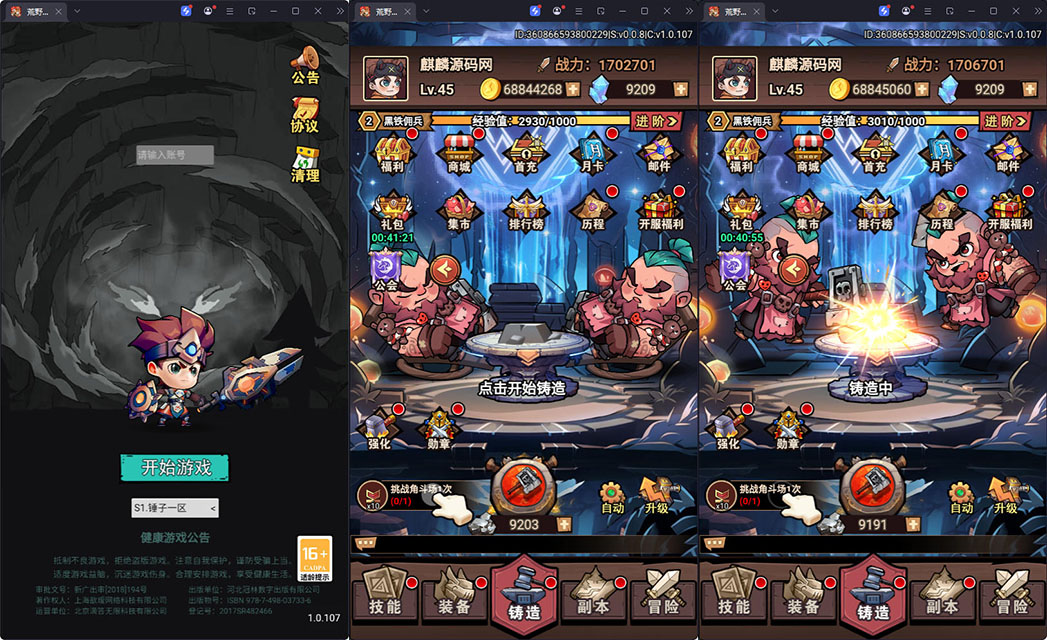Add gold beside the 68844268 coin balance
The height and width of the screenshot is (640, 1047).
573,89
